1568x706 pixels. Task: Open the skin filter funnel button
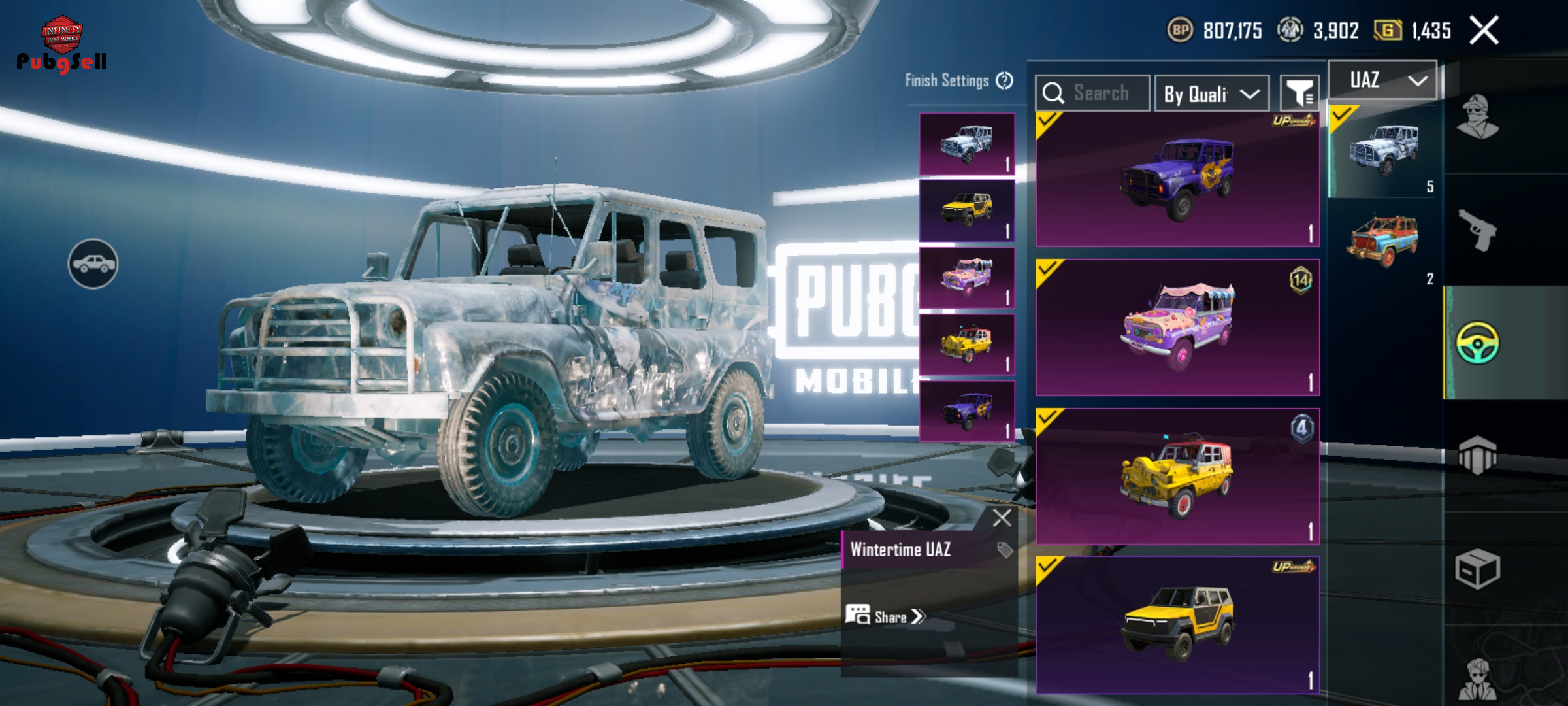pyautogui.click(x=1299, y=93)
